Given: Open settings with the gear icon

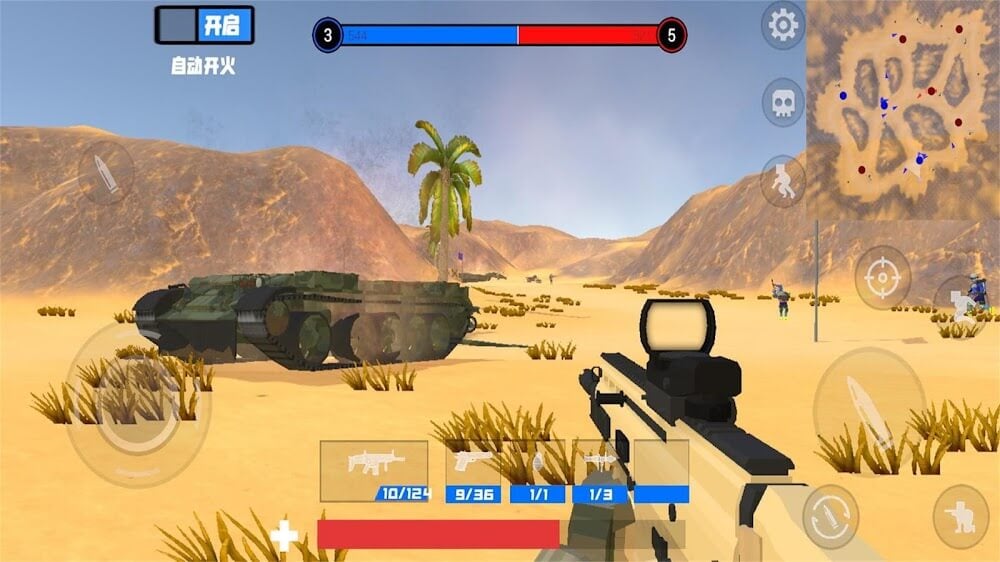Looking at the screenshot, I should point(783,25).
